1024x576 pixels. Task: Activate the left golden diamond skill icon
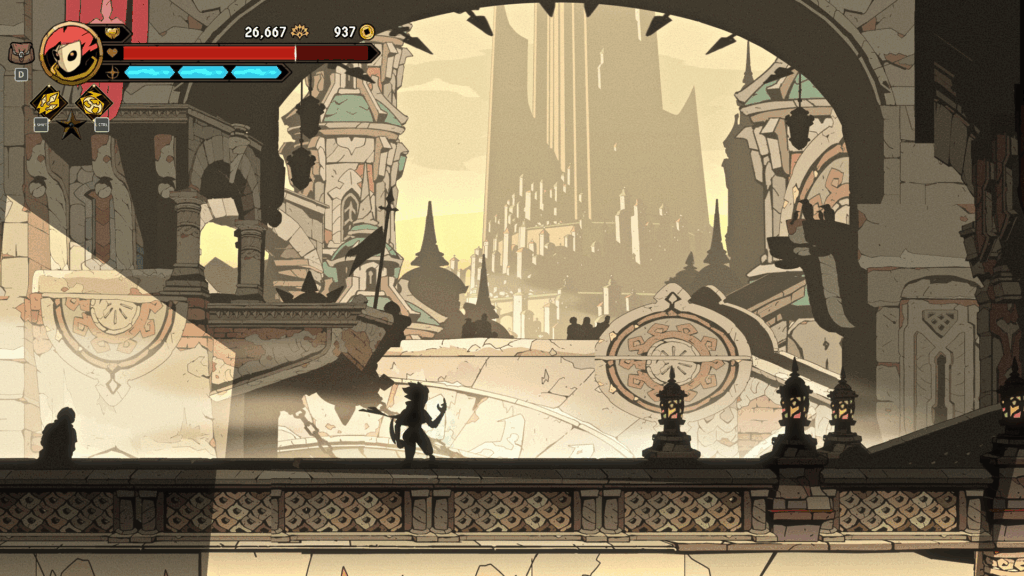click(46, 101)
